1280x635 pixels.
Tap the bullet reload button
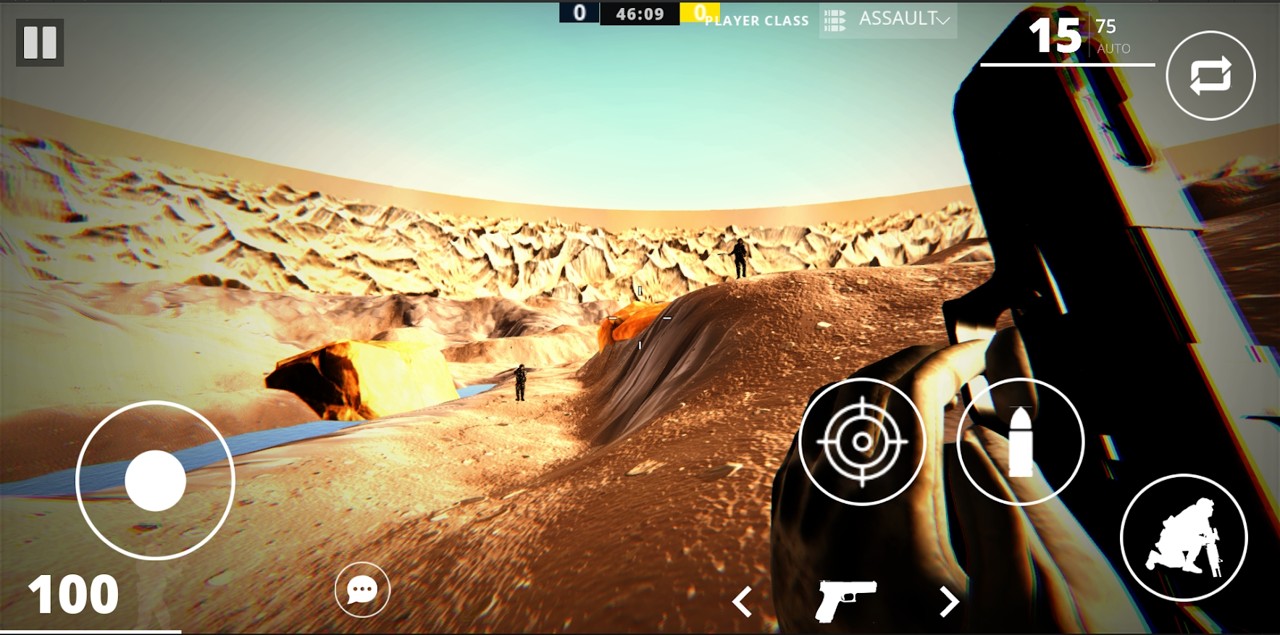1020,441
